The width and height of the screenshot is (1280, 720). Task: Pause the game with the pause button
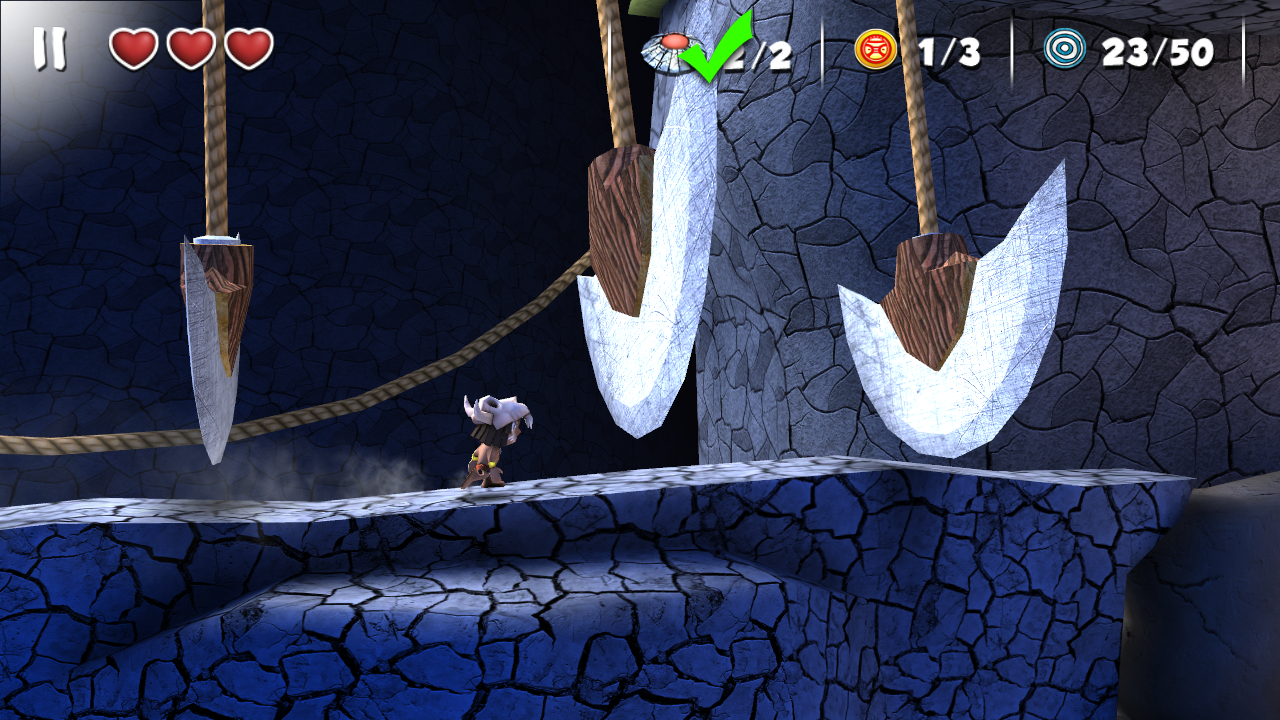coord(49,48)
